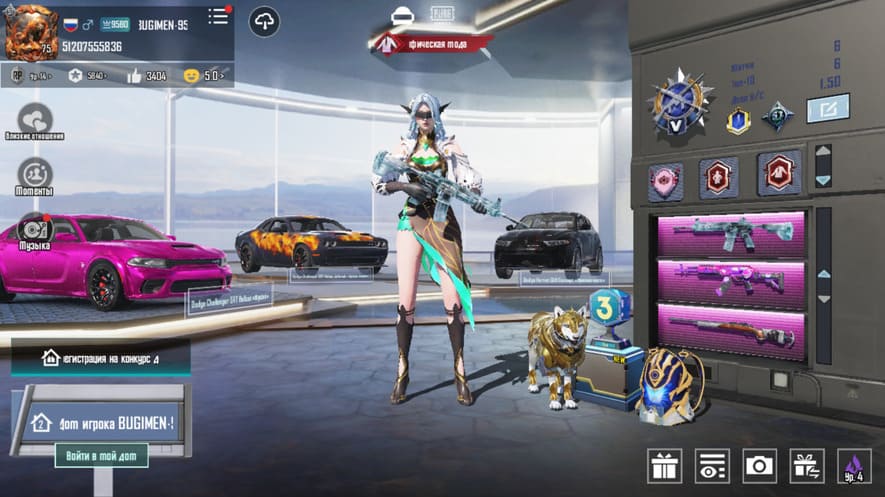Open the home contest registration banner

point(100,357)
